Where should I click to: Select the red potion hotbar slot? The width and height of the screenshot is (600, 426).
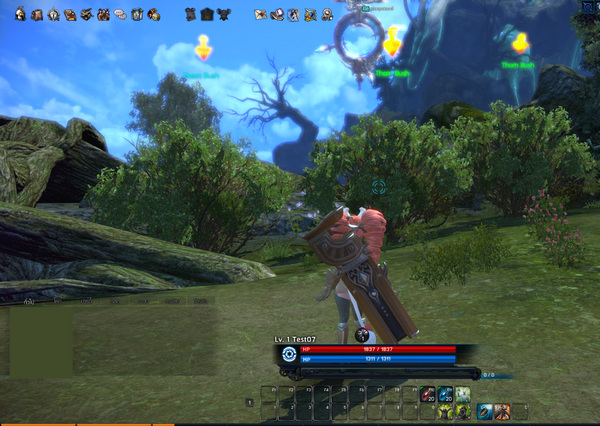click(428, 394)
